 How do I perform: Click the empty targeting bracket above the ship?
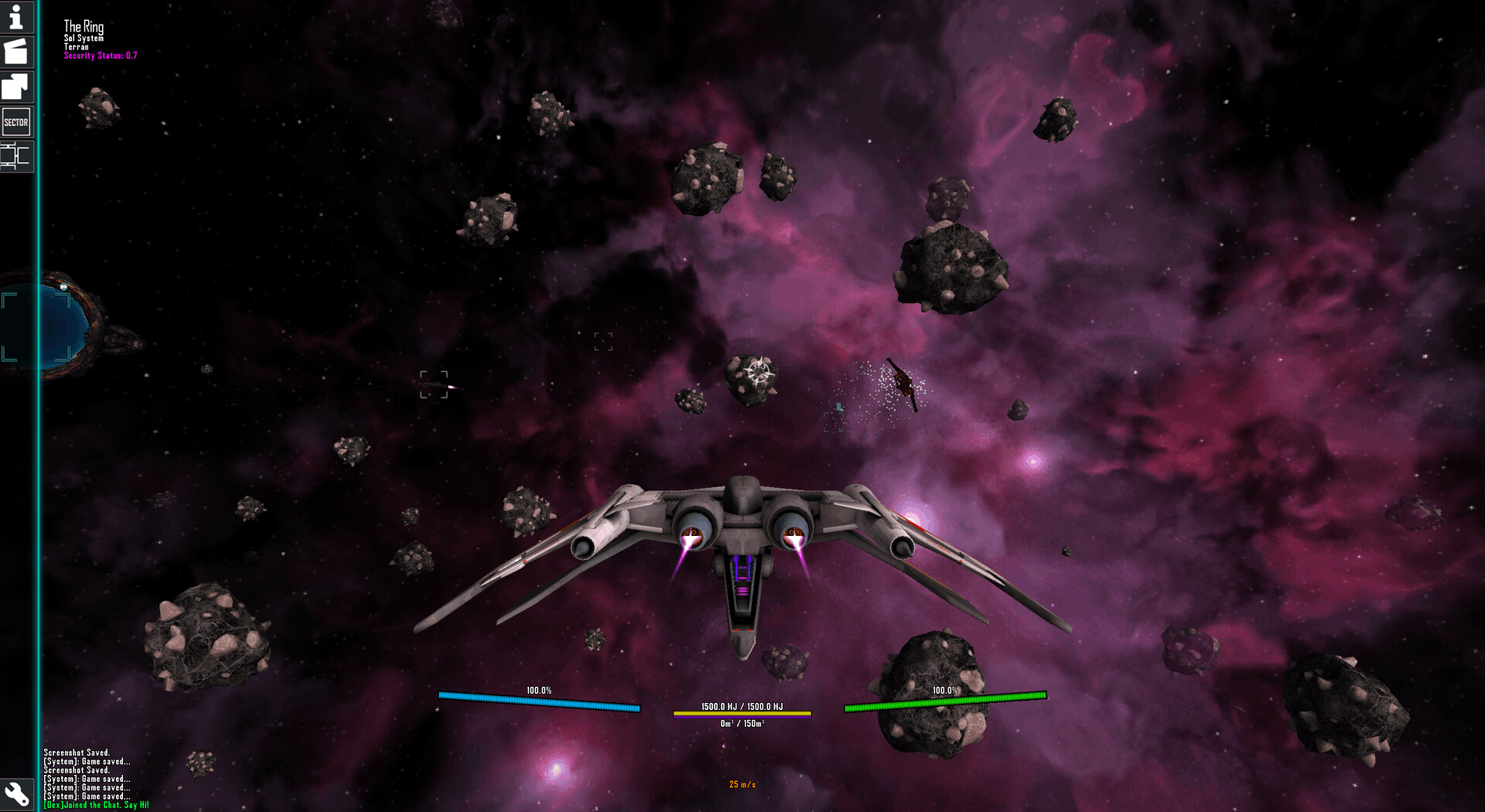coord(603,341)
